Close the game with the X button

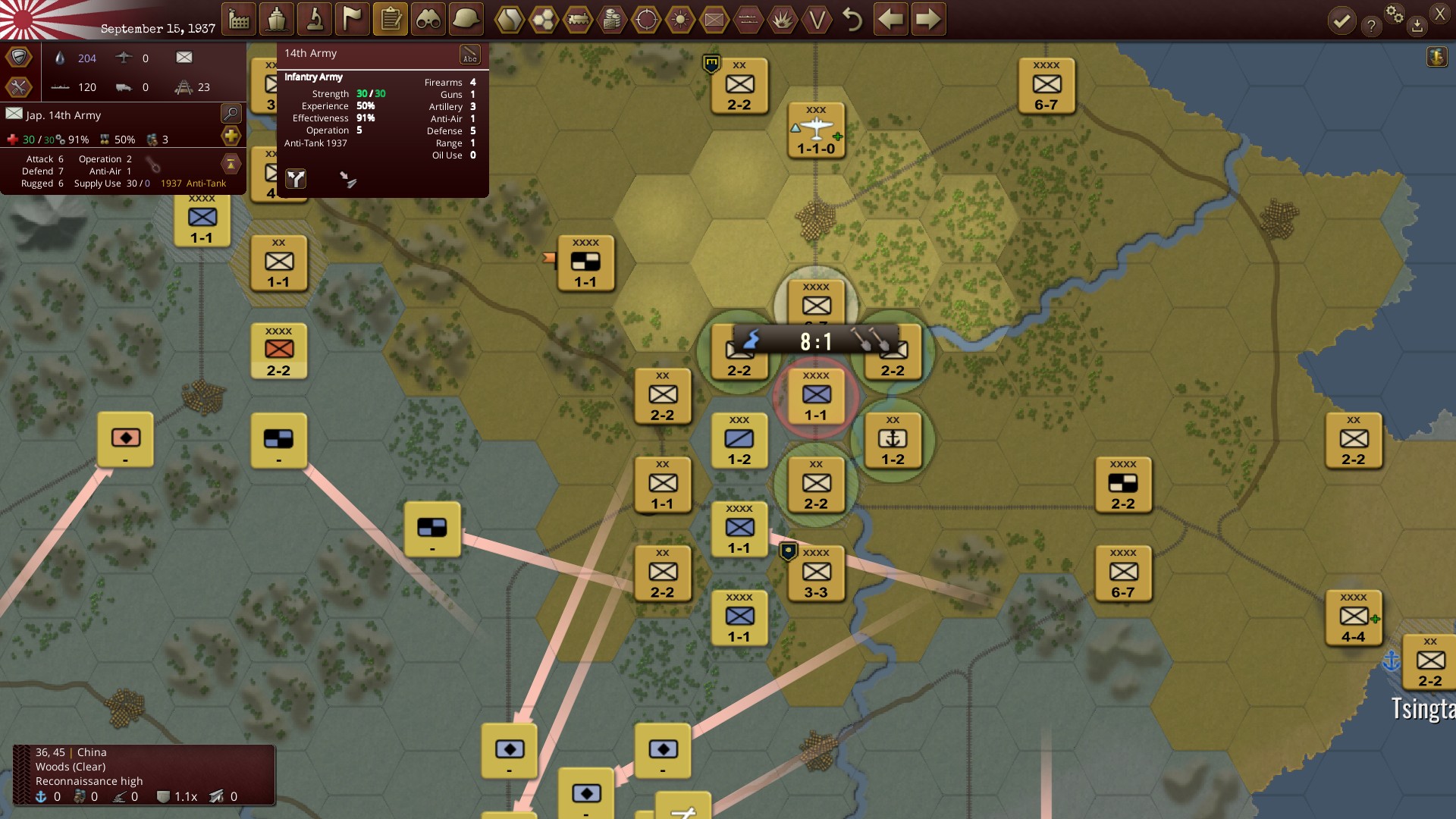1439,14
